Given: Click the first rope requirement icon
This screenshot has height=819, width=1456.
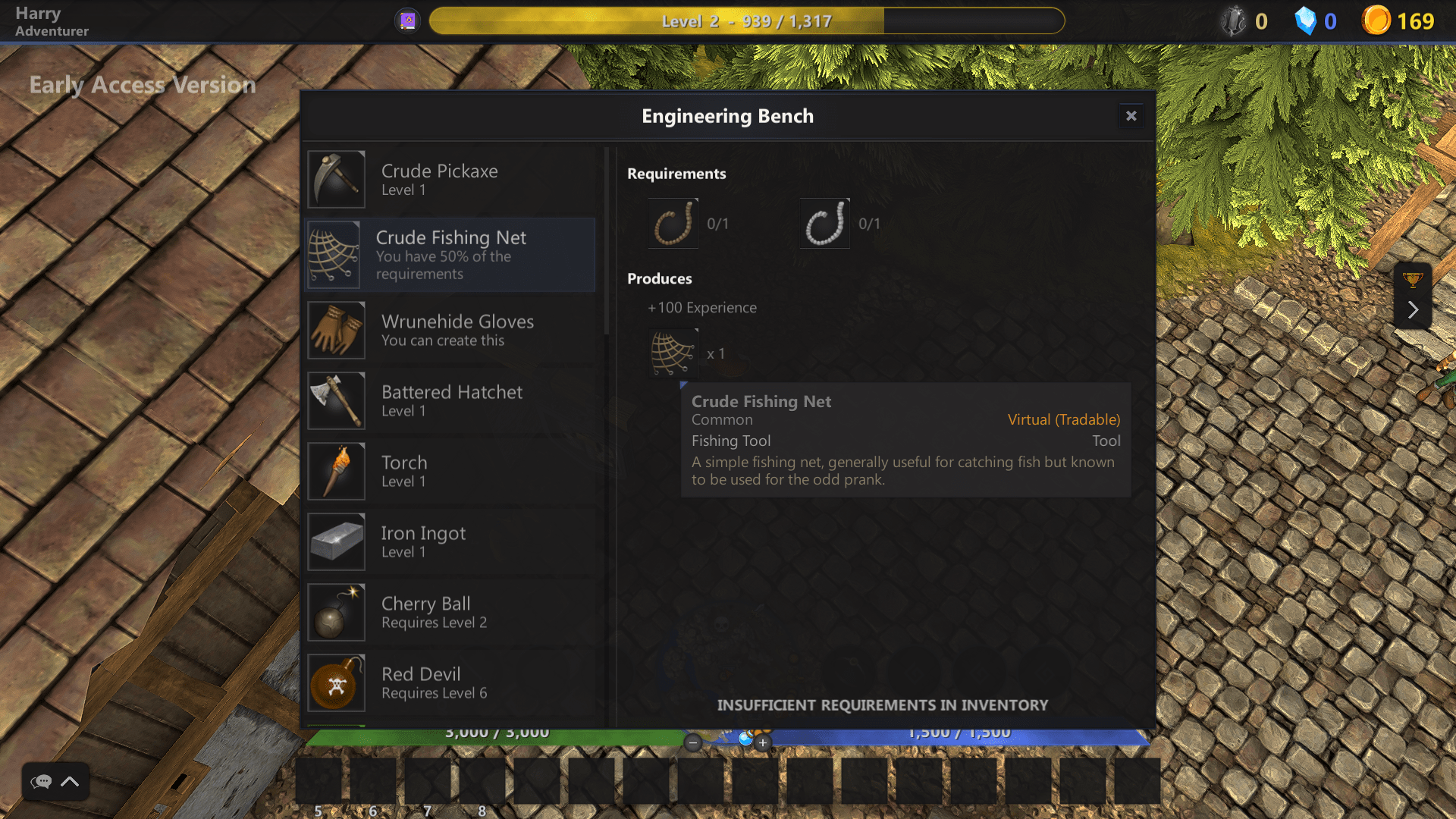Looking at the screenshot, I should tap(673, 222).
